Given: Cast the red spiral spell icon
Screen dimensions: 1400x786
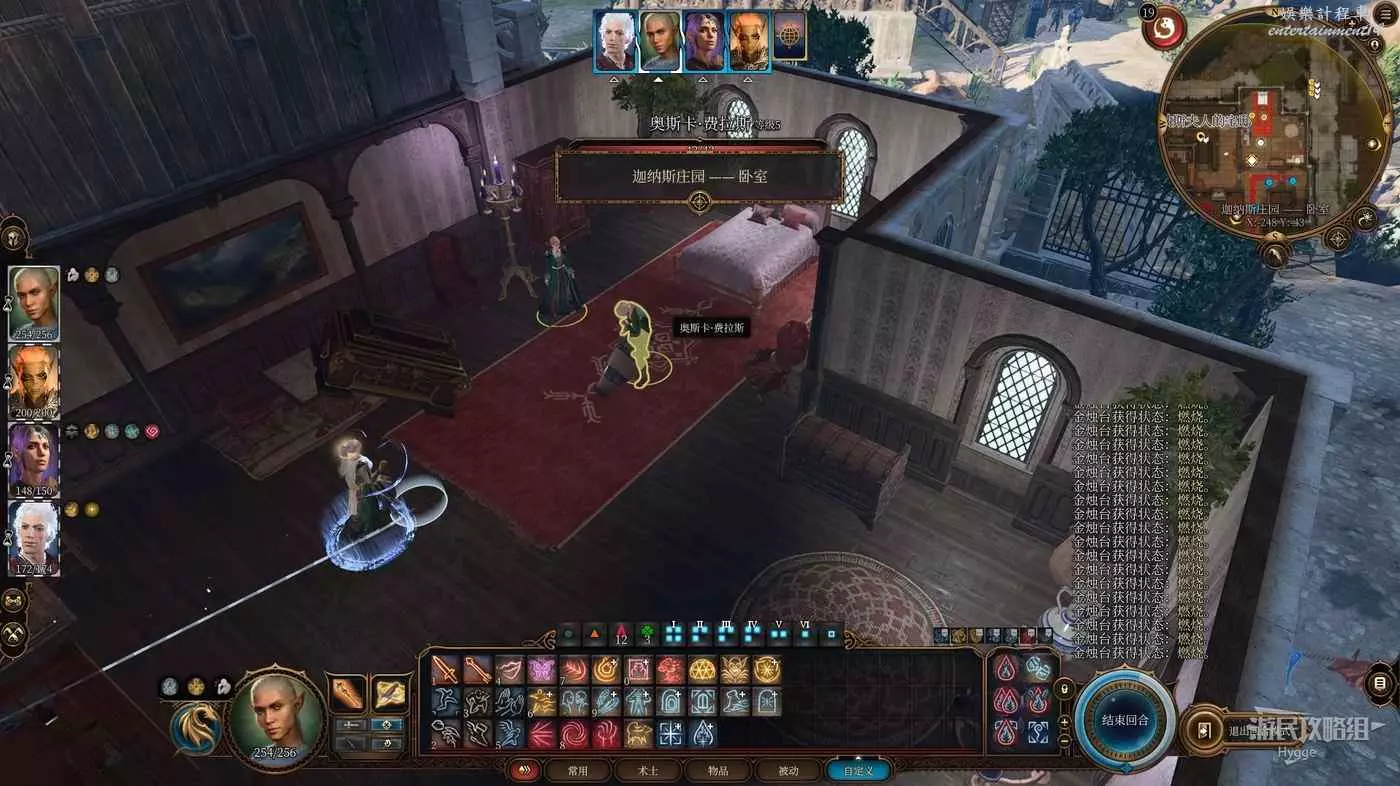Looking at the screenshot, I should 574,734.
